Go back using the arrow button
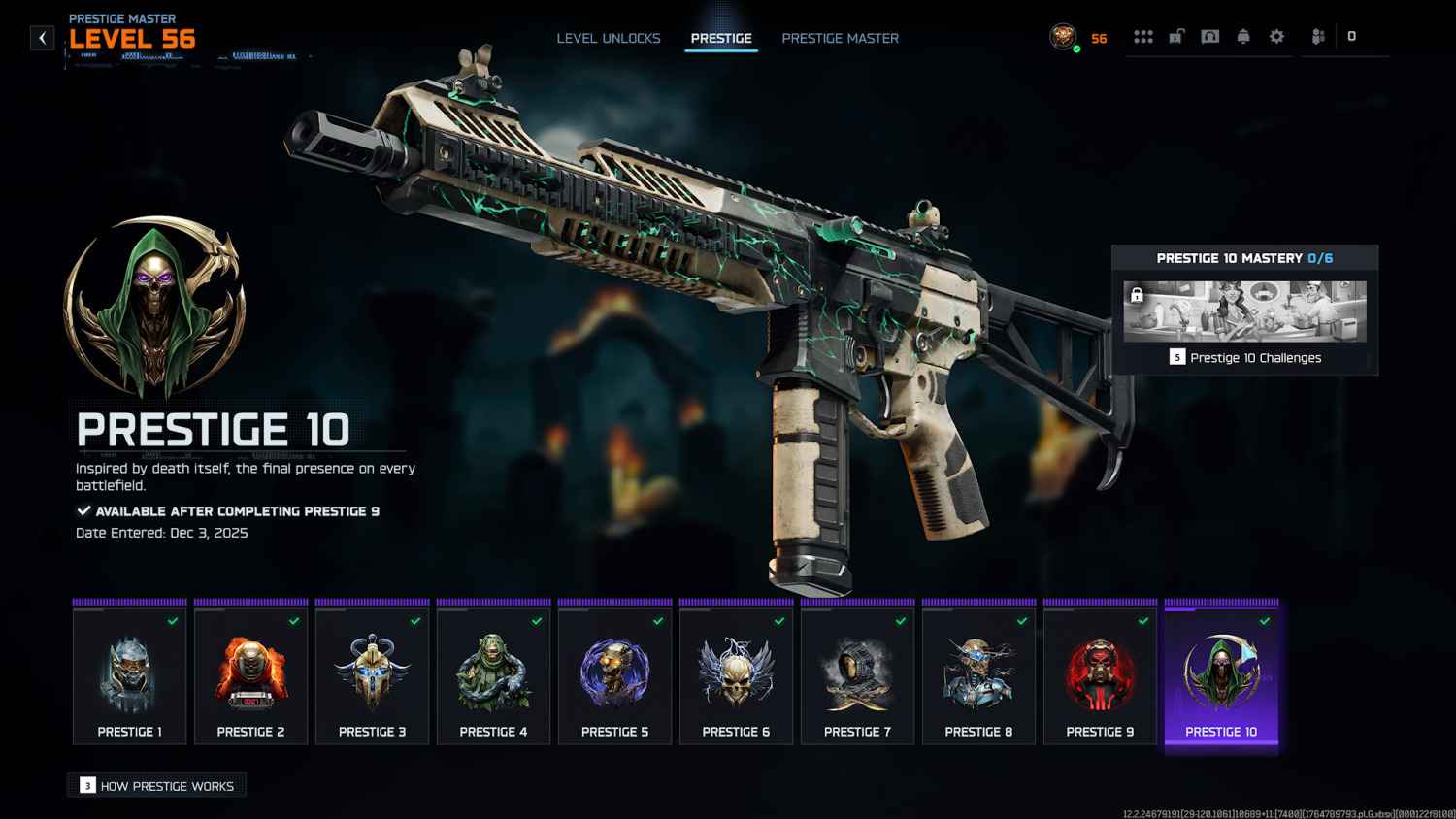The height and width of the screenshot is (819, 1456). coord(43,38)
